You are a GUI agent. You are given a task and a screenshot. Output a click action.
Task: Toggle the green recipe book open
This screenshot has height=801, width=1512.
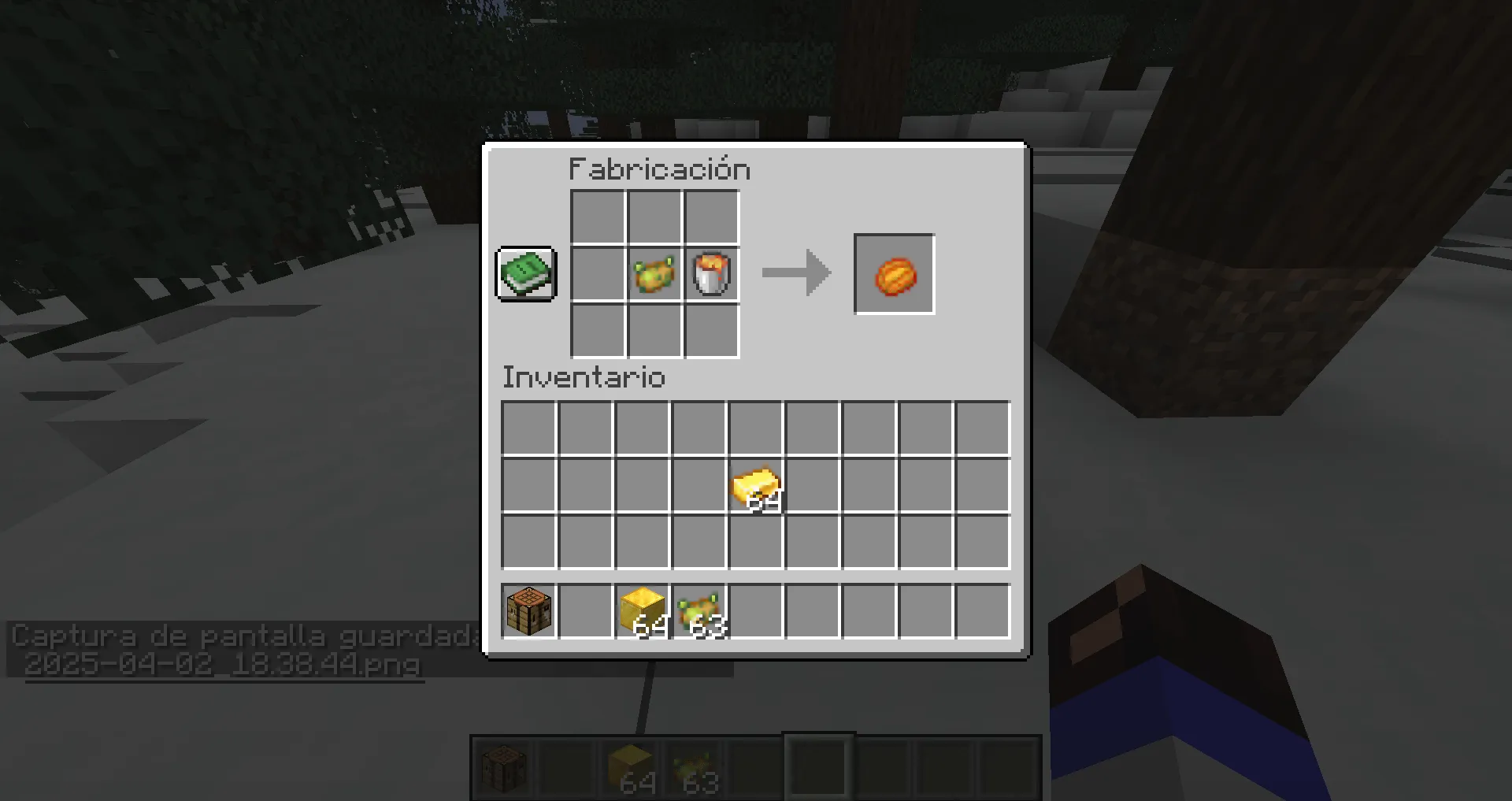tap(525, 274)
